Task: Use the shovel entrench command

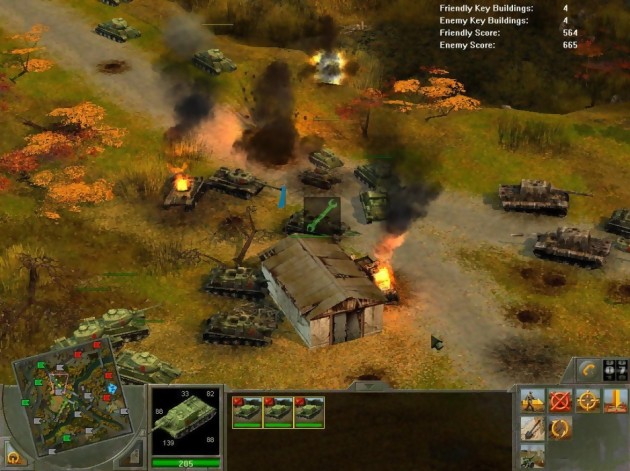Action: coord(532,430)
